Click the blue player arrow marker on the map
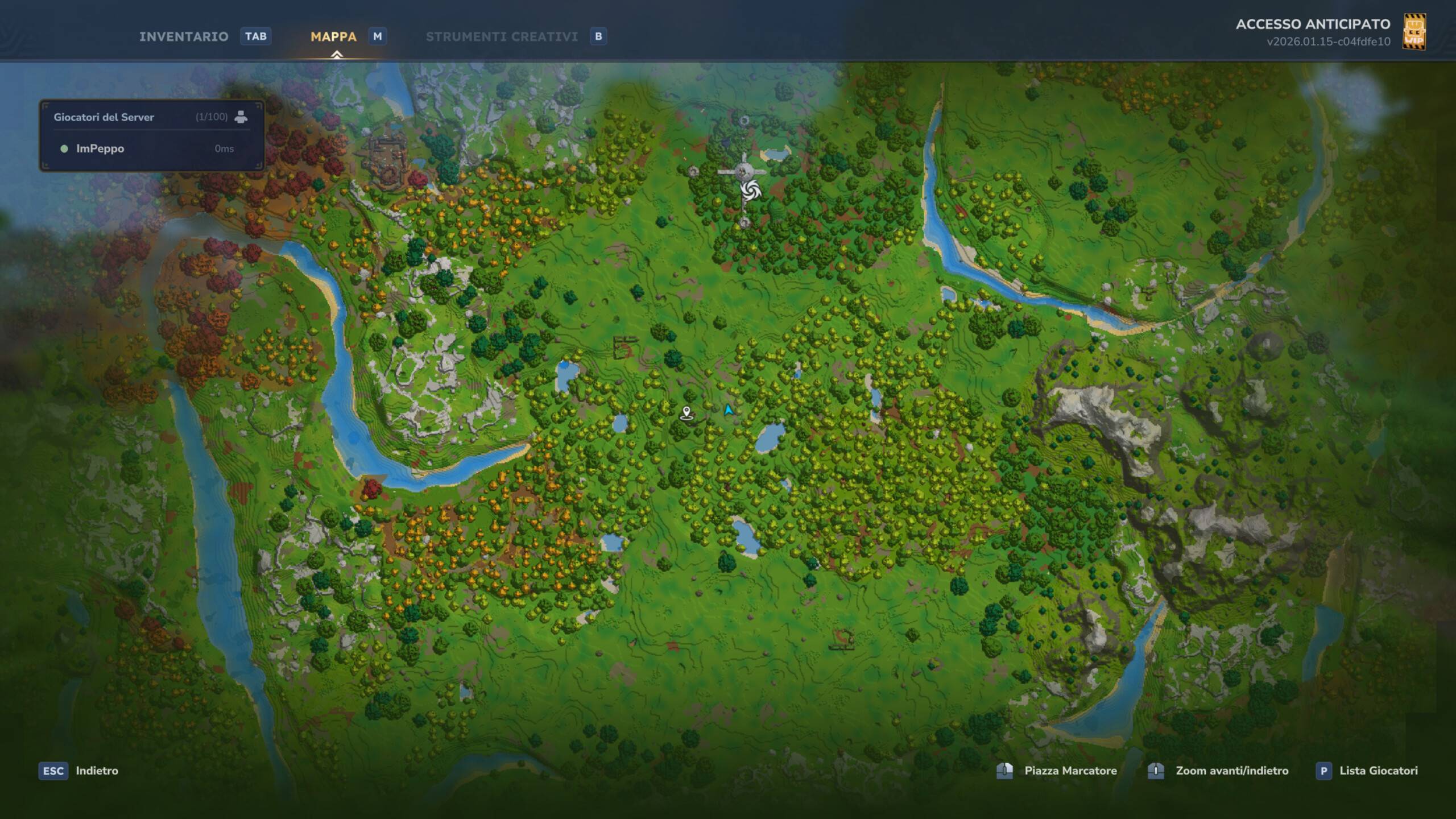1456x819 pixels. click(x=729, y=409)
